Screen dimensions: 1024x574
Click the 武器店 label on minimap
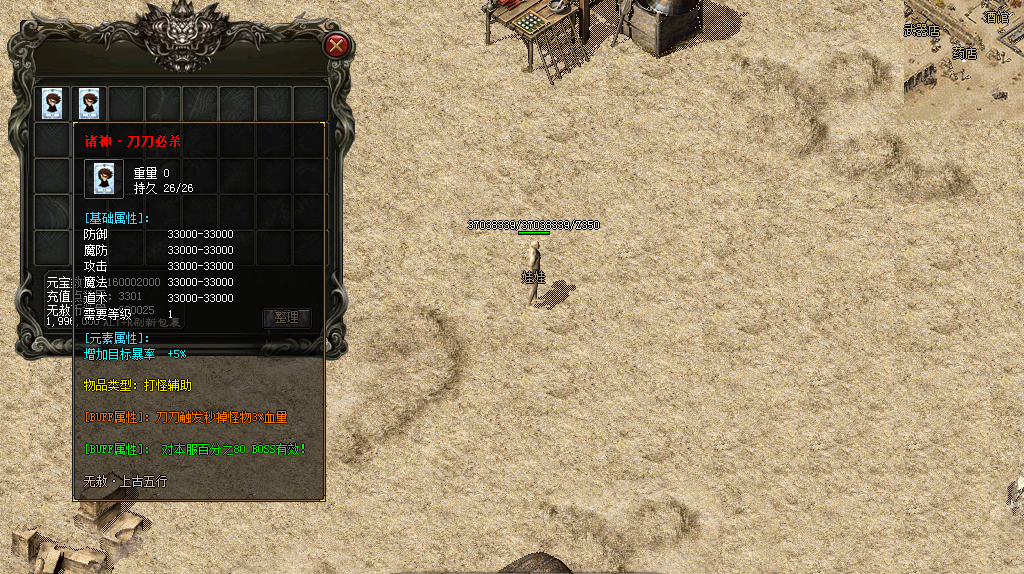click(921, 31)
